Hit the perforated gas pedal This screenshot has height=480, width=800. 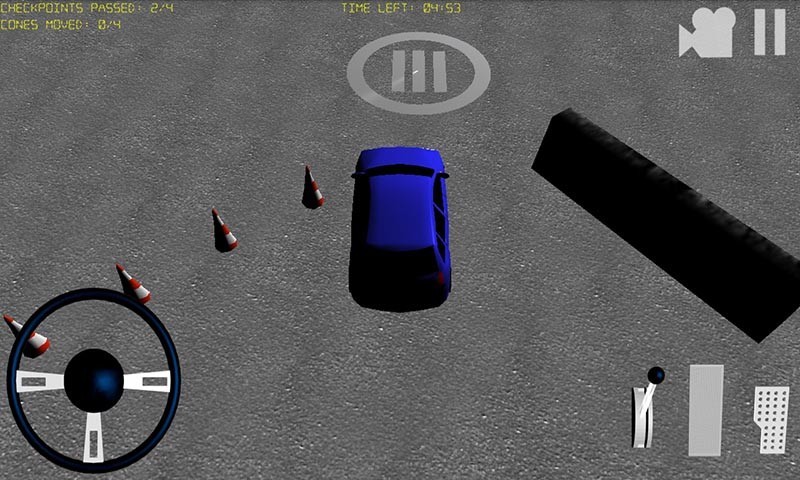(771, 419)
